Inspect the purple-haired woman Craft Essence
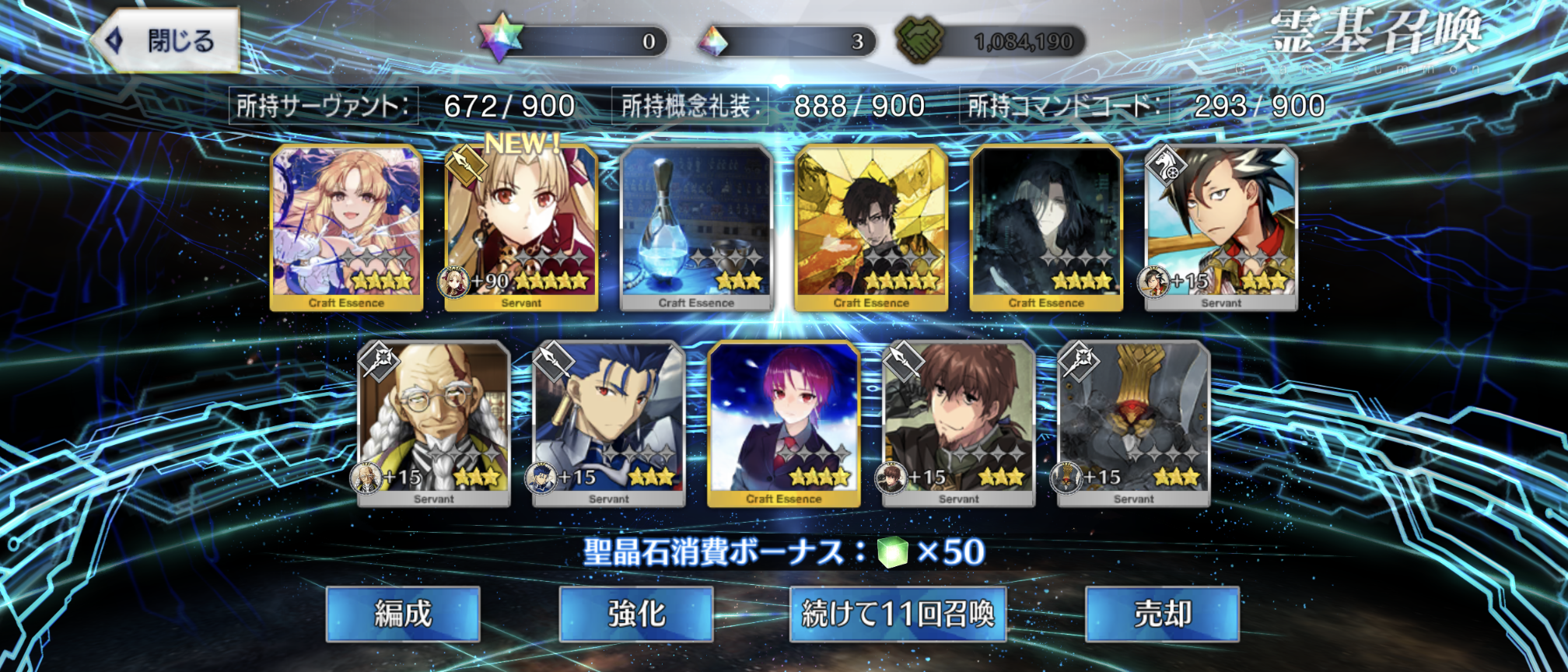1568x672 pixels. click(784, 423)
